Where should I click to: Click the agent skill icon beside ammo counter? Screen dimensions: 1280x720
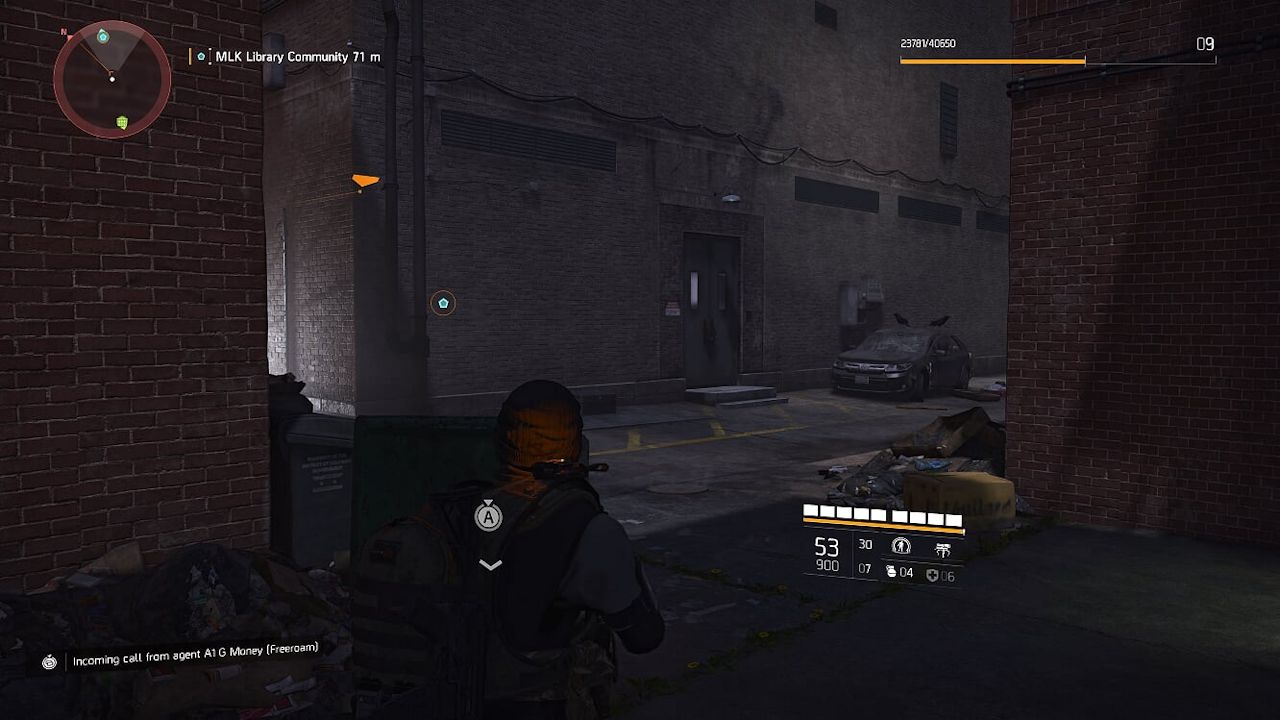(x=900, y=547)
